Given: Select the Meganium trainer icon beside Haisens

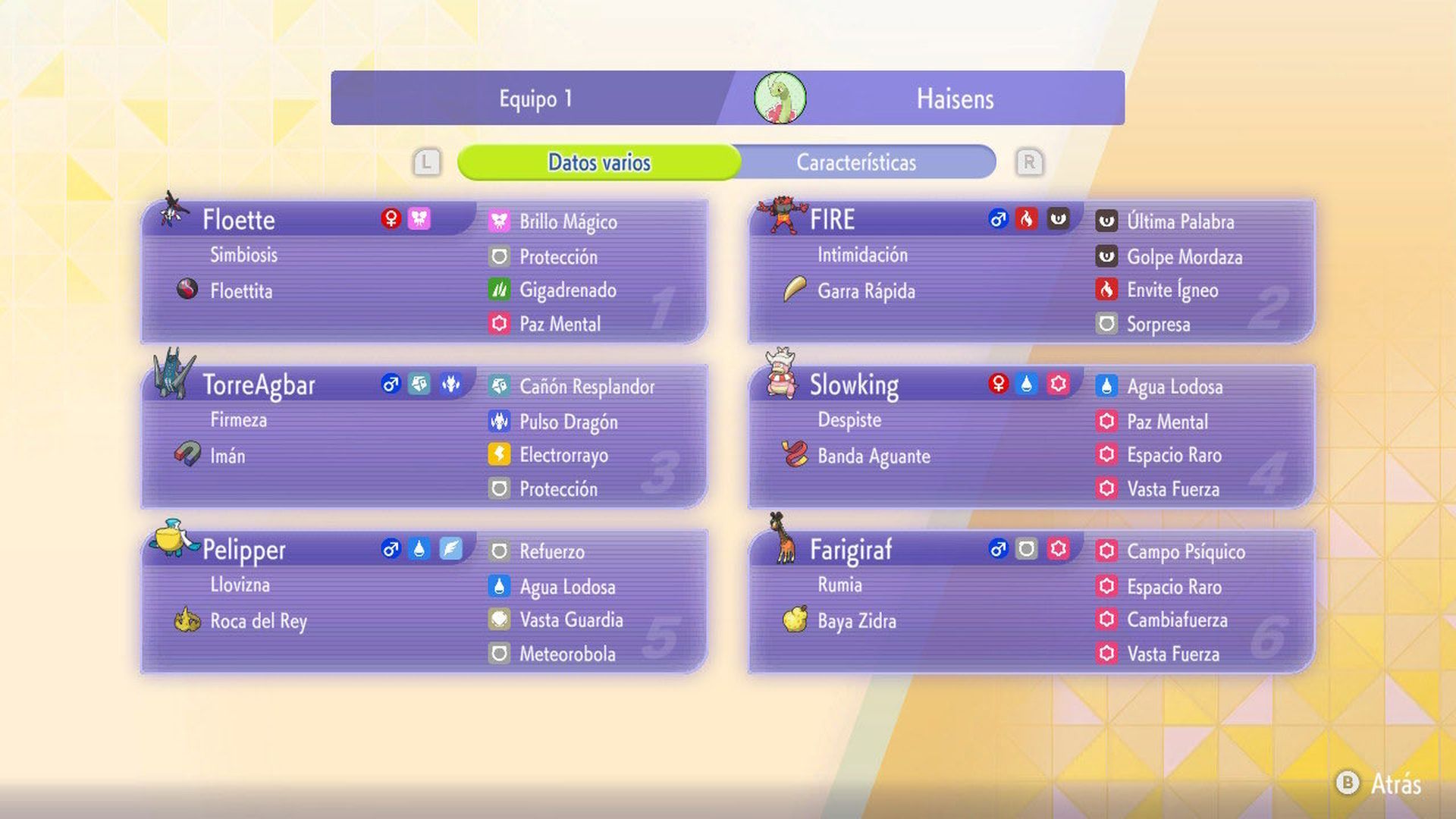Looking at the screenshot, I should tap(780, 97).
